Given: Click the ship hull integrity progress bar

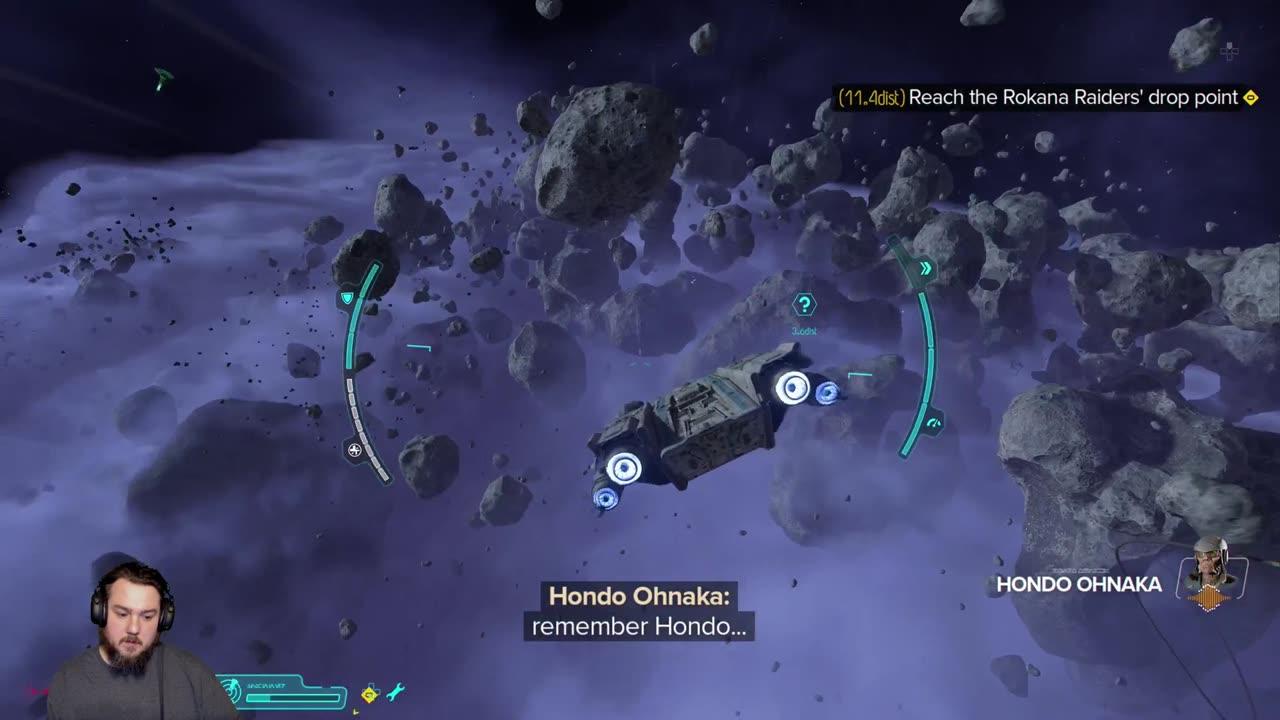Looking at the screenshot, I should click(x=293, y=698).
